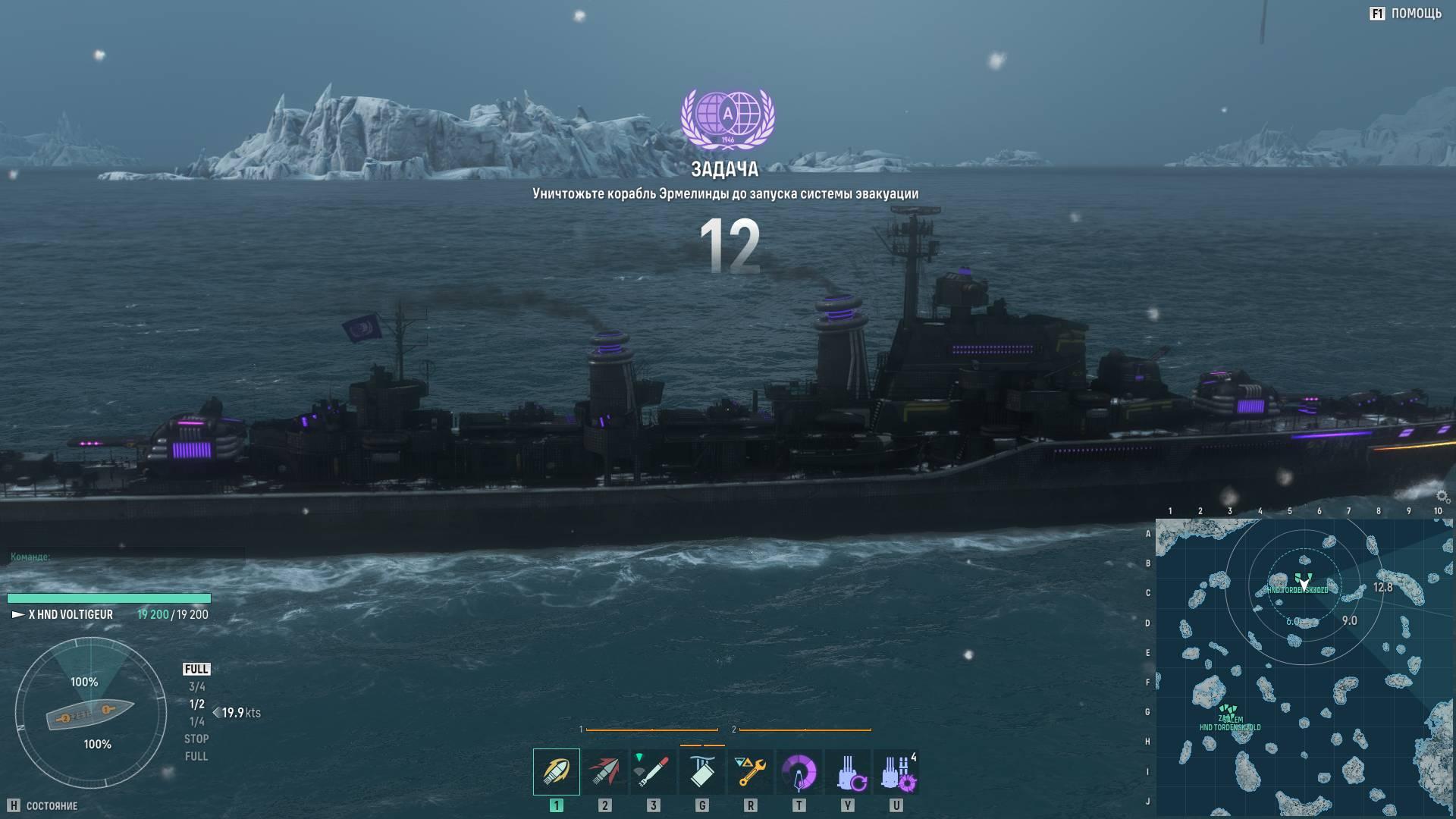This screenshot has width=1456, height=819.
Task: Open minimap settings via the gear icon
Action: pos(1443,497)
